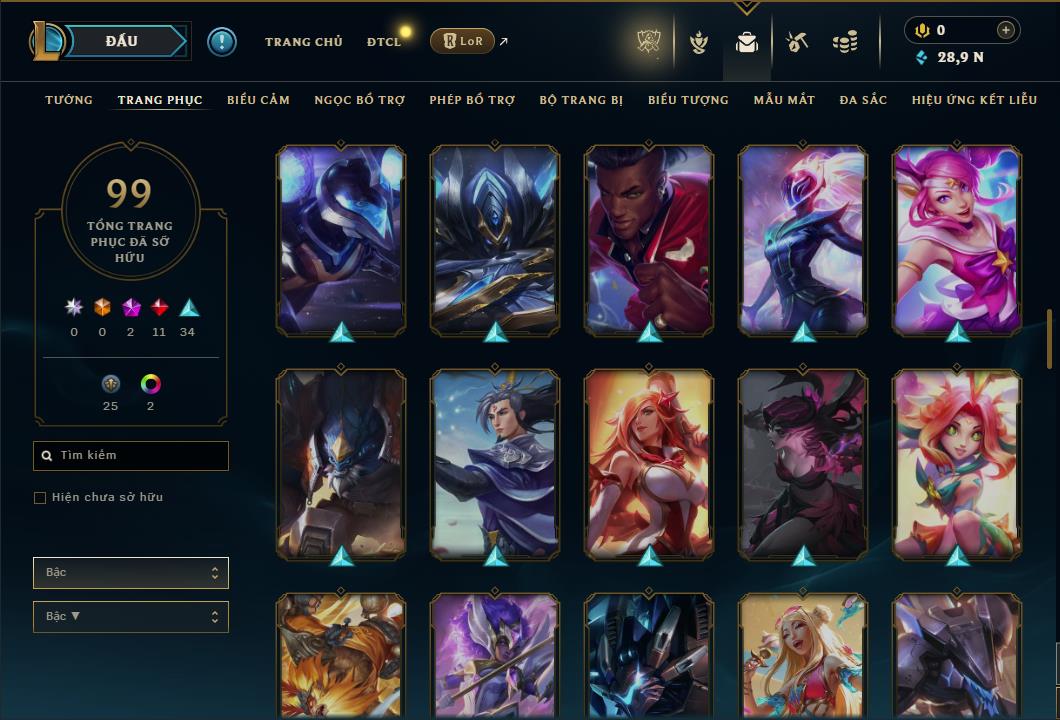Open the TRANG CHỦ home page
The width and height of the screenshot is (1060, 720).
pyautogui.click(x=303, y=42)
